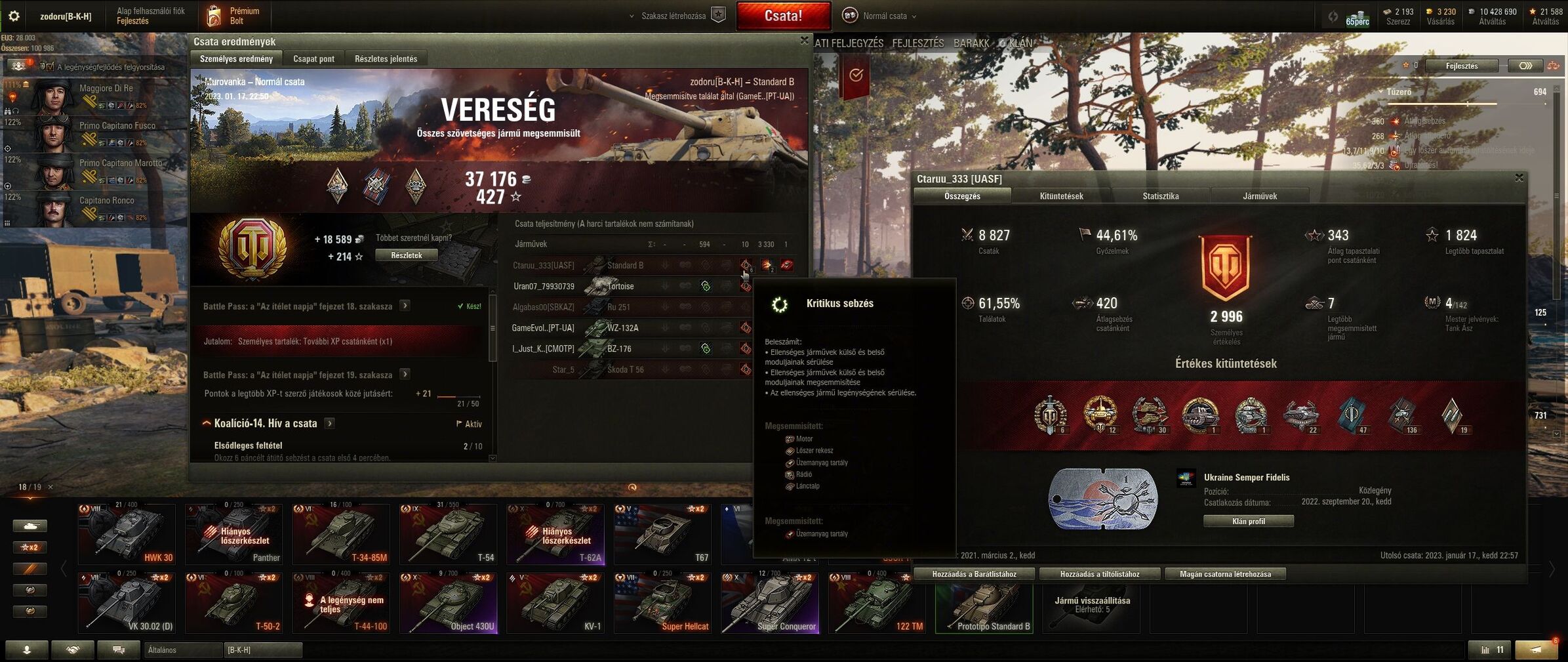Add player via Hozzáadás a Barátlistához
This screenshot has width=1568, height=662.
pos(974,574)
